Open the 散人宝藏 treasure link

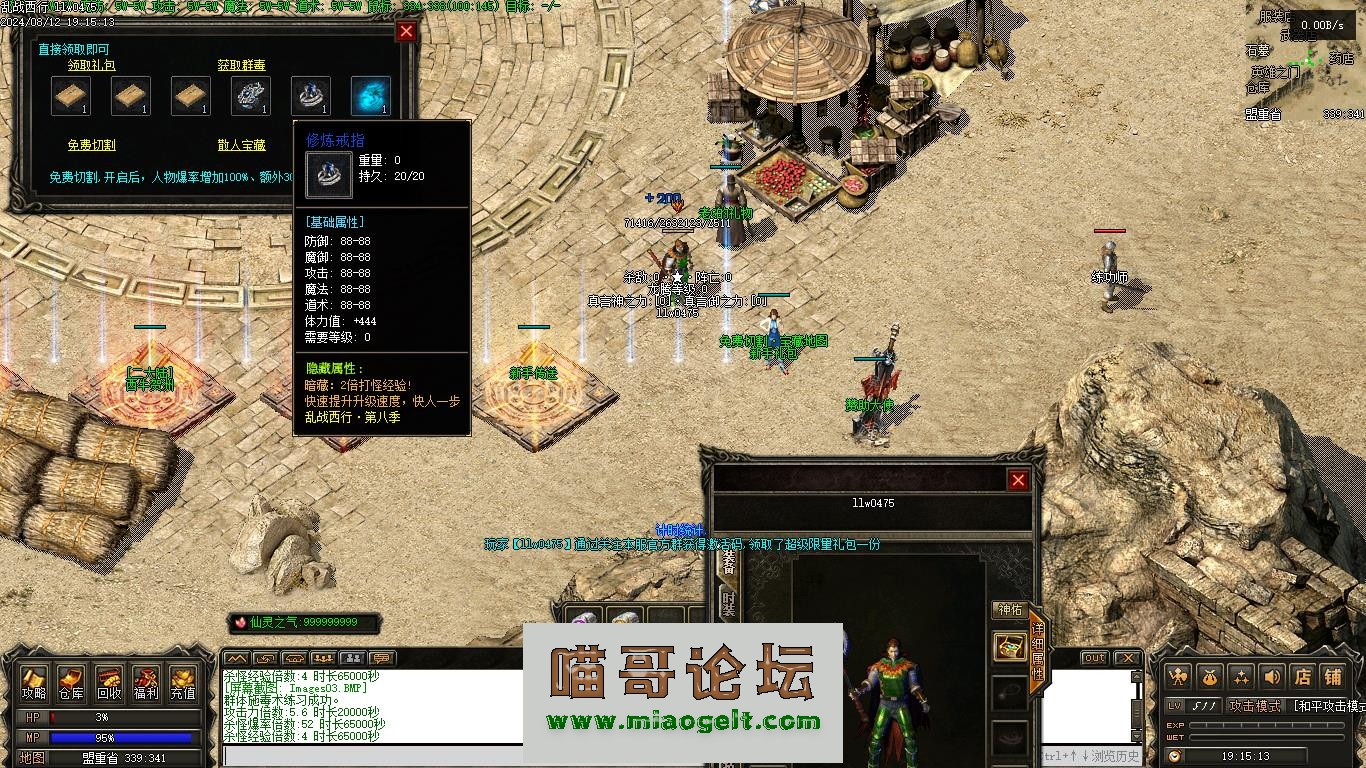pyautogui.click(x=242, y=146)
